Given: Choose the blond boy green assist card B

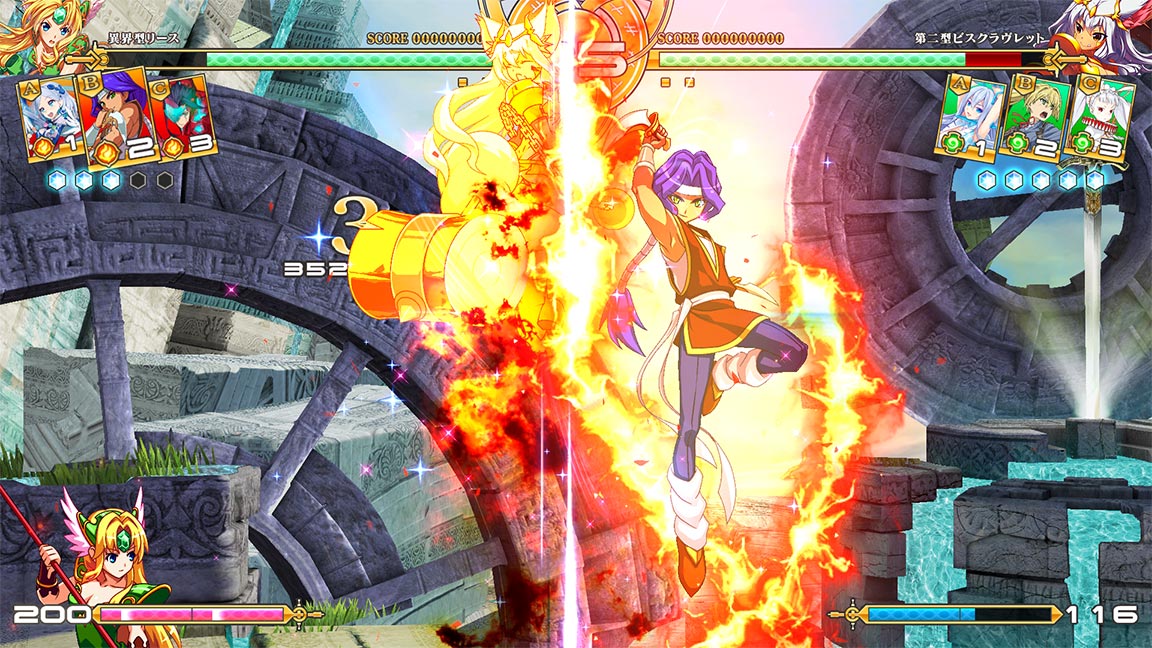Looking at the screenshot, I should [1036, 117].
